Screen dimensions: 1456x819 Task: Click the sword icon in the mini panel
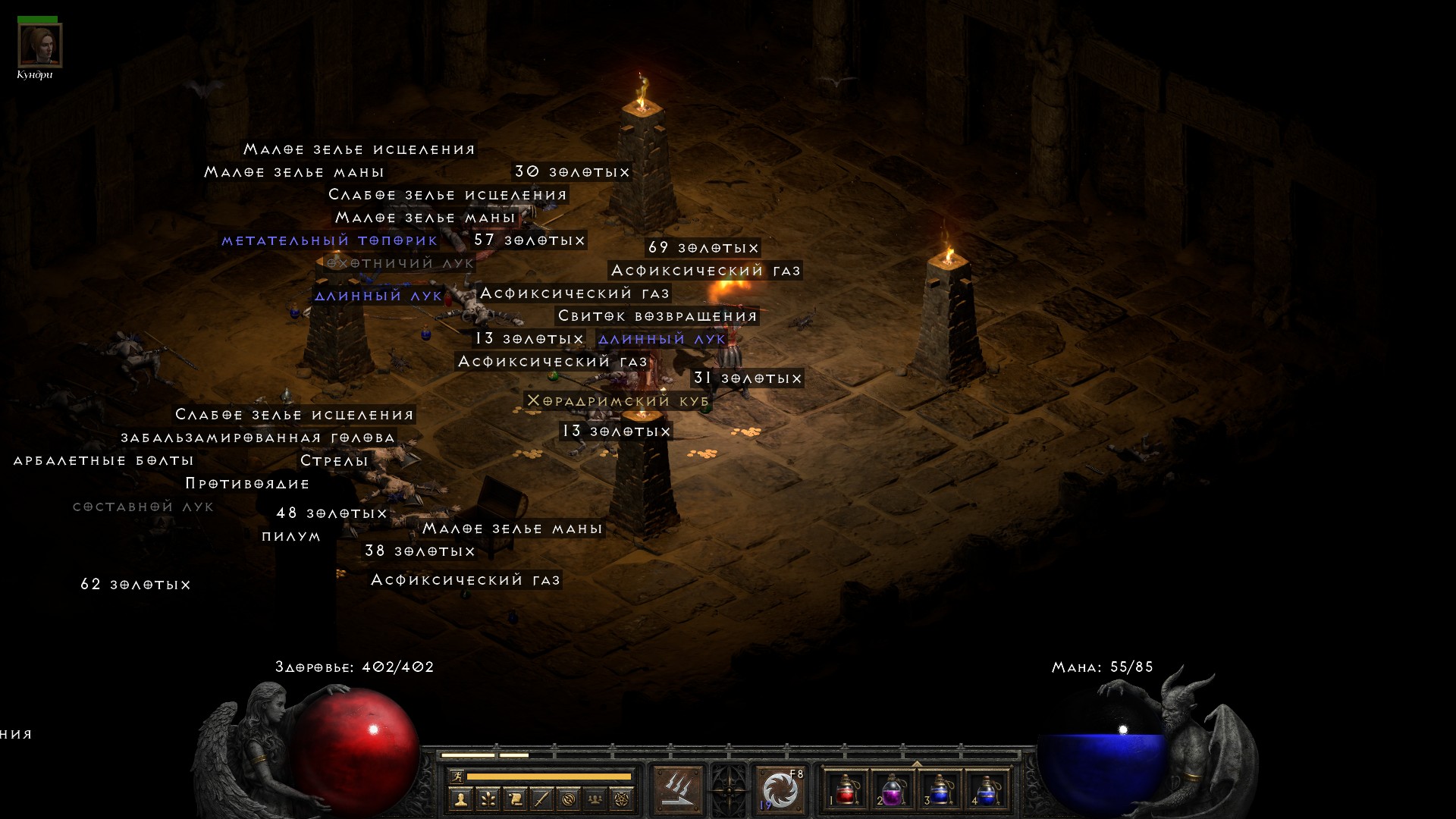[x=542, y=799]
